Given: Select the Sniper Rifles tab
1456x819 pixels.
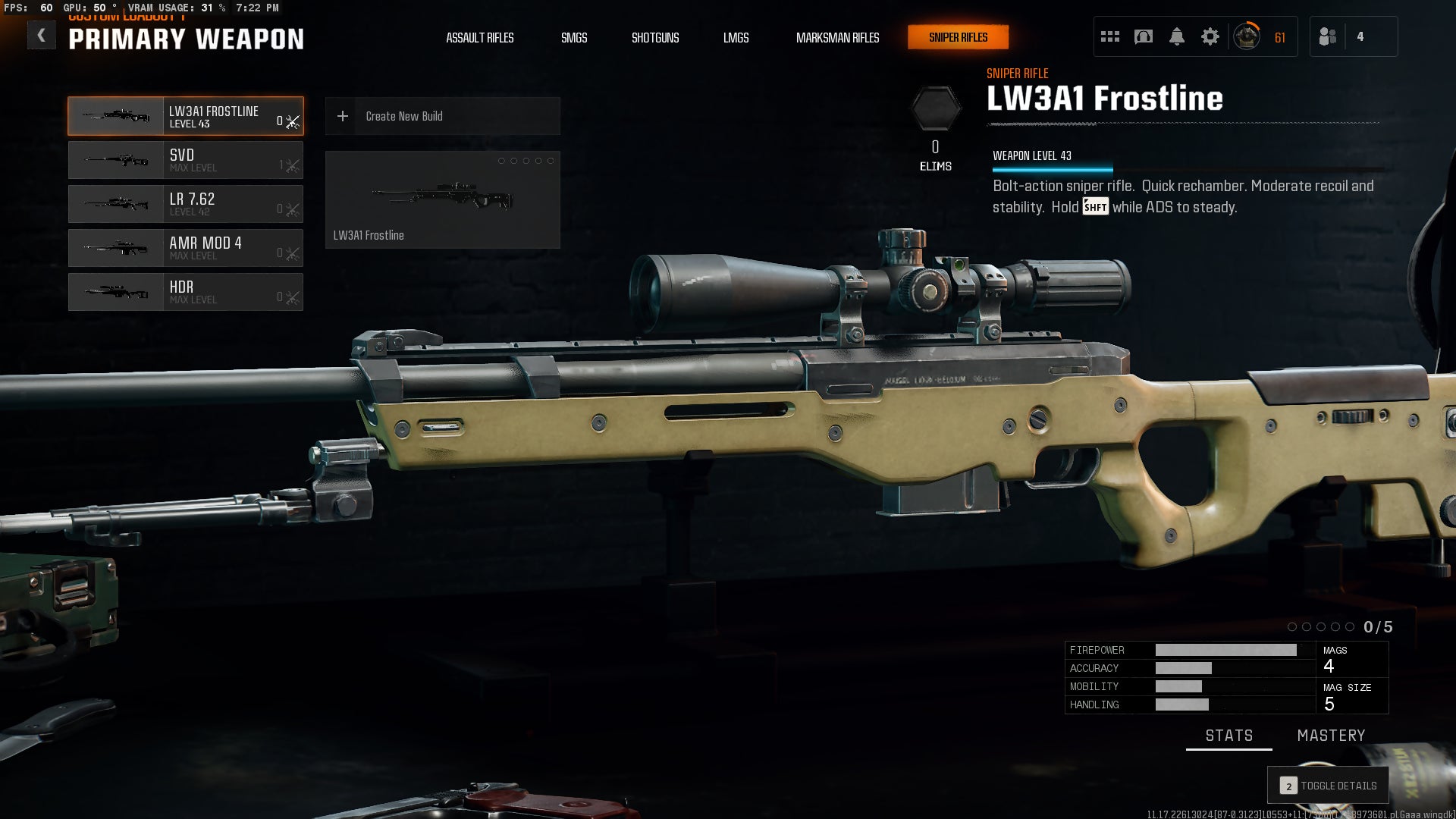Looking at the screenshot, I should pos(958,37).
